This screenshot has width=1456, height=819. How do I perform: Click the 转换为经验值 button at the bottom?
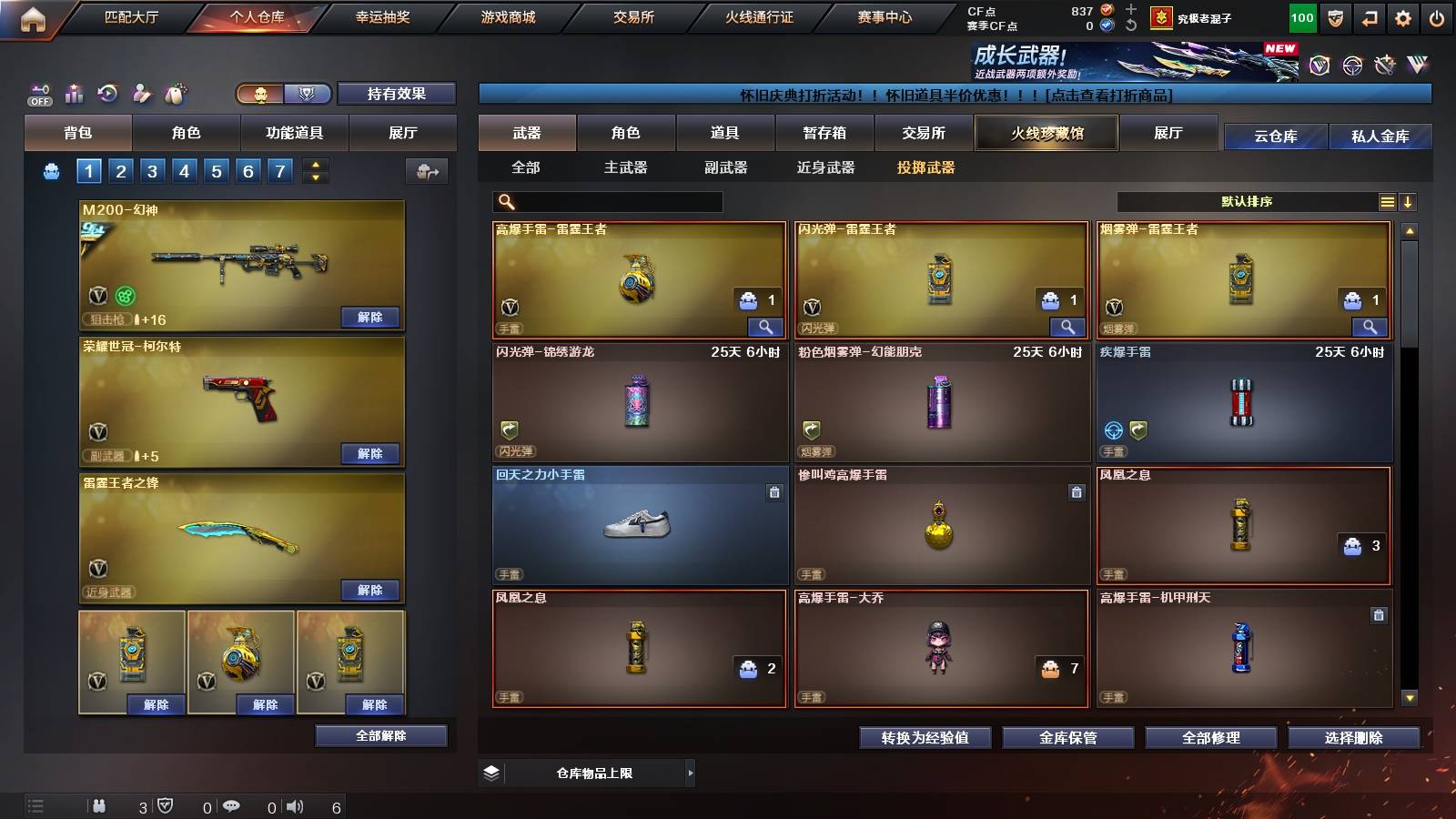(925, 738)
